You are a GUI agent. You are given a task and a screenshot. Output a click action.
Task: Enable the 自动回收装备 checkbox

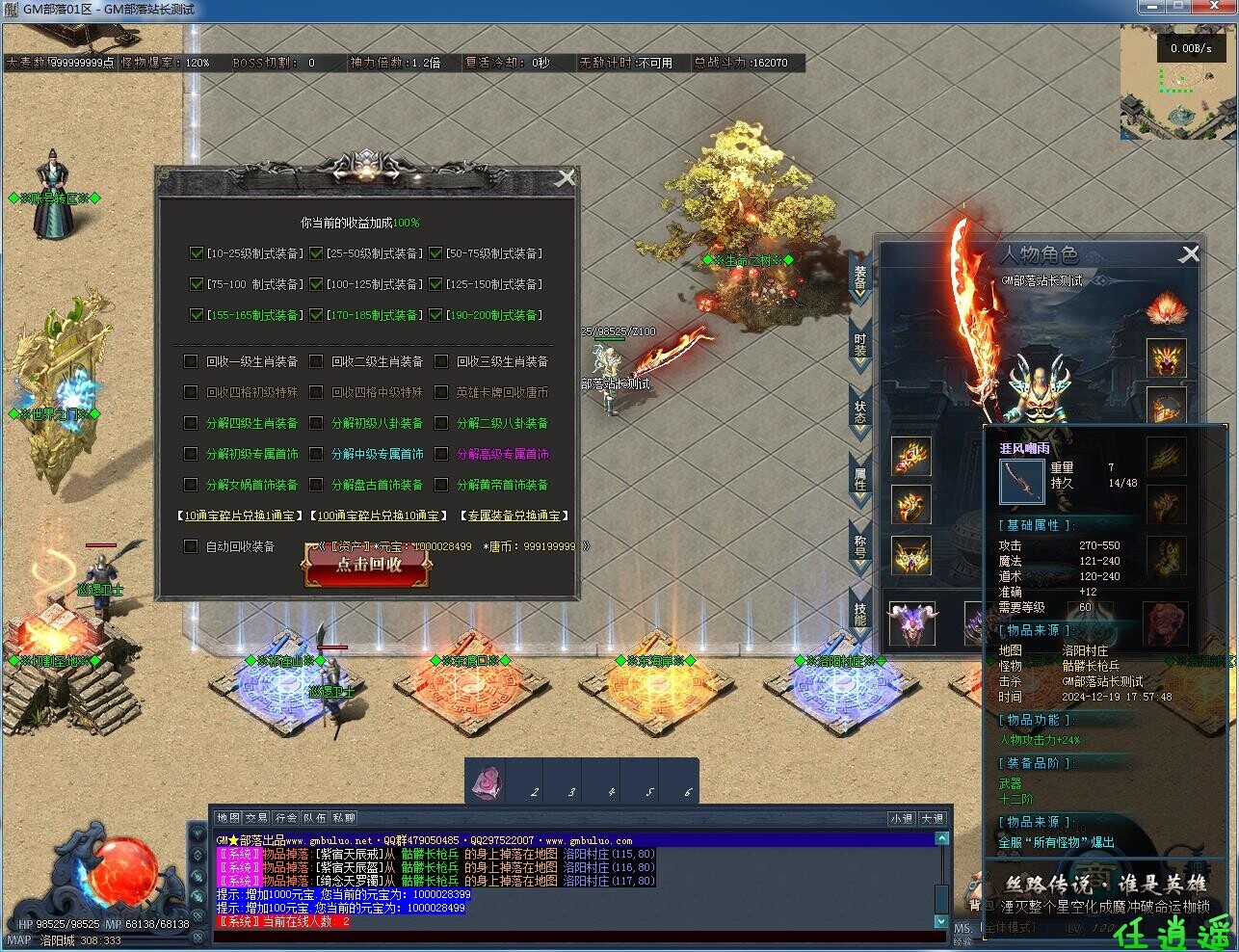click(189, 546)
